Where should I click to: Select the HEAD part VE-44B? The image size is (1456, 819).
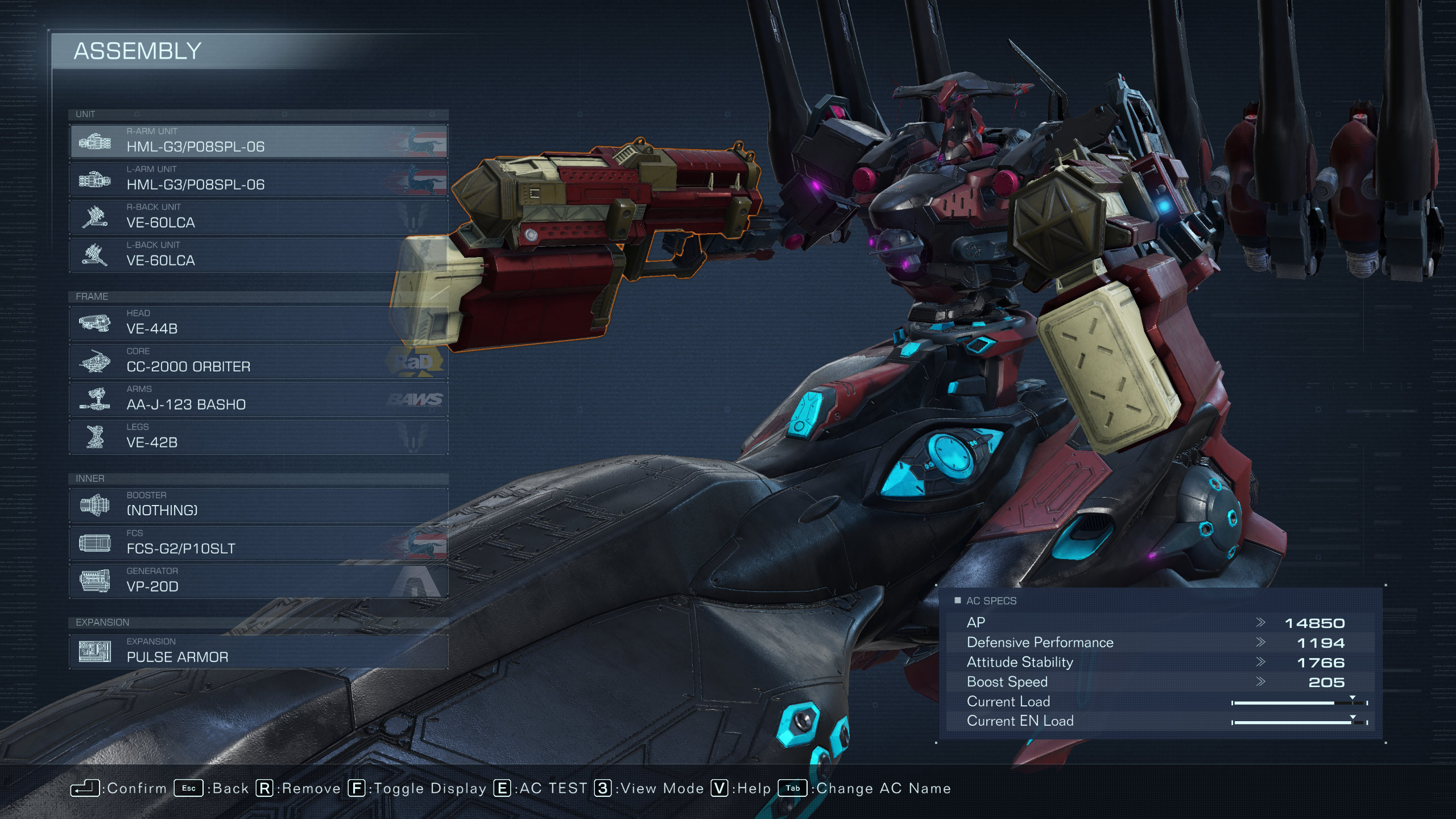coord(259,323)
